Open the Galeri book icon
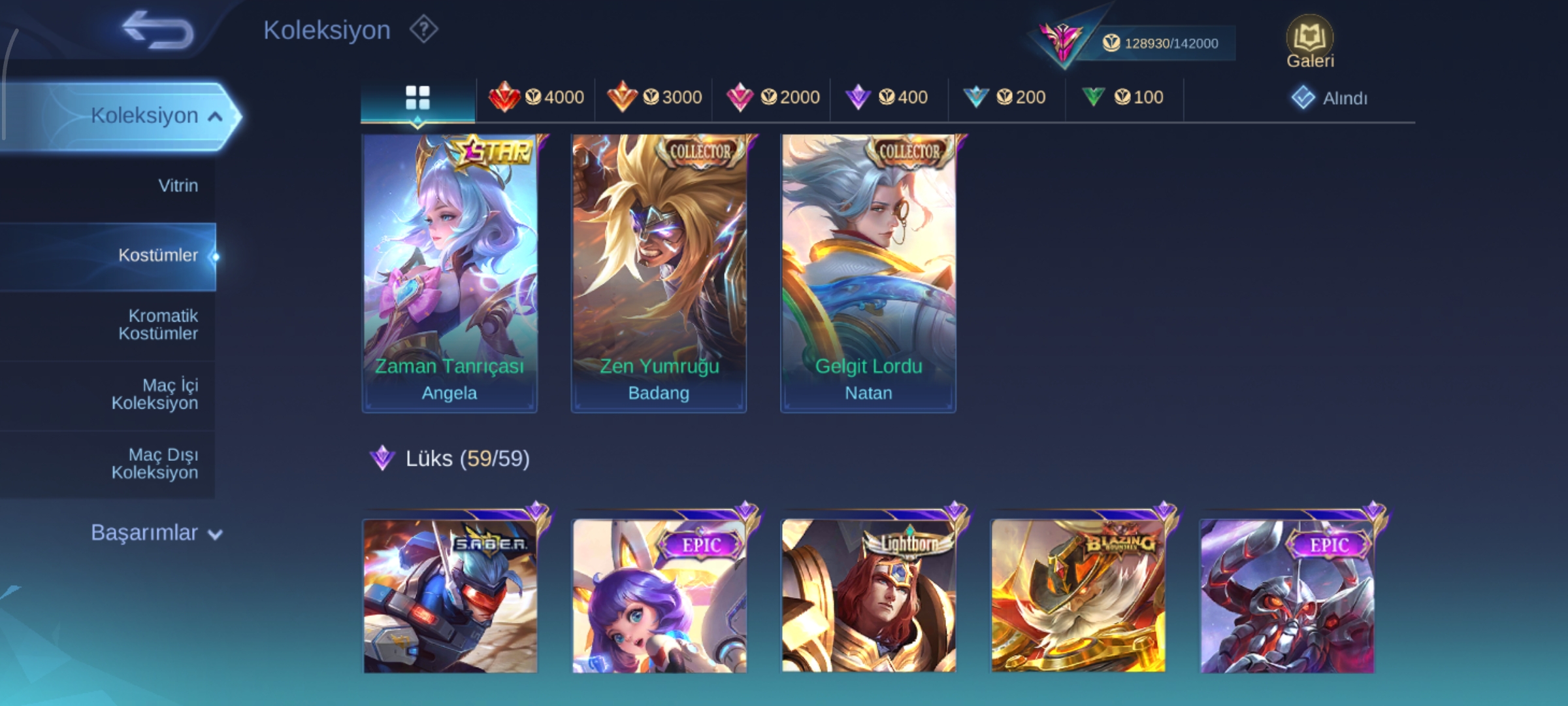 click(1309, 42)
